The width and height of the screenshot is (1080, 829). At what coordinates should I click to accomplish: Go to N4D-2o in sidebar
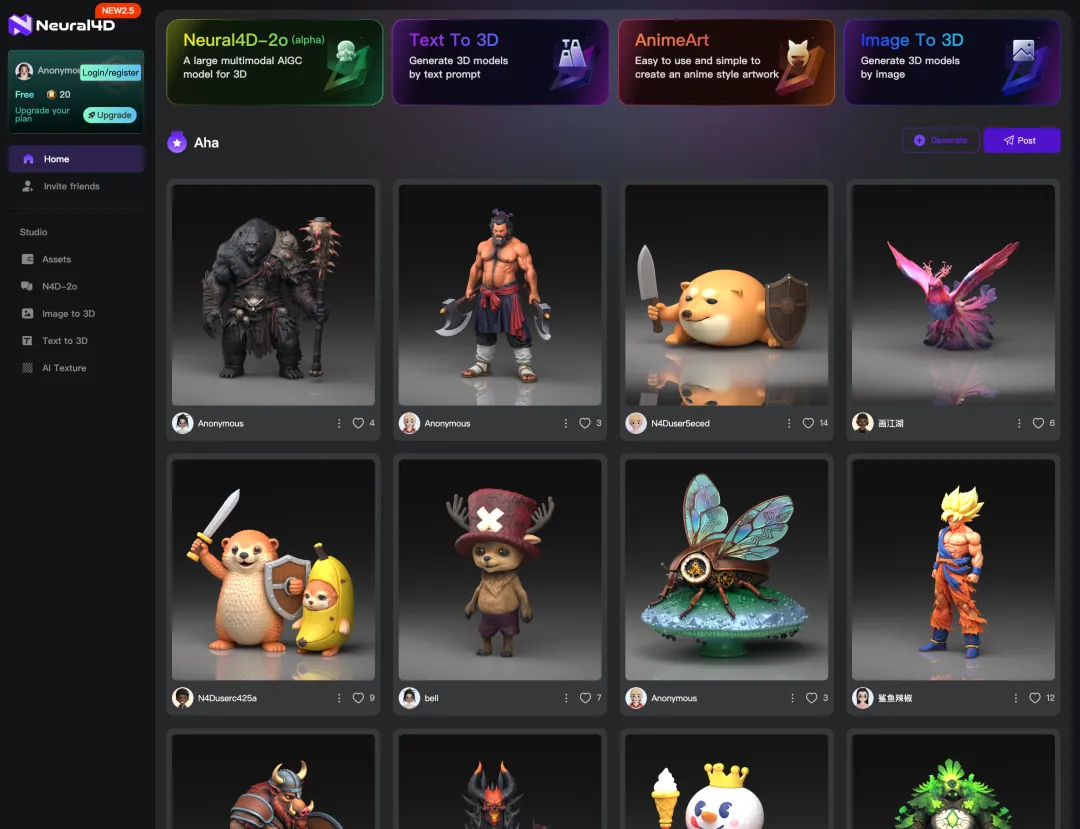59,286
